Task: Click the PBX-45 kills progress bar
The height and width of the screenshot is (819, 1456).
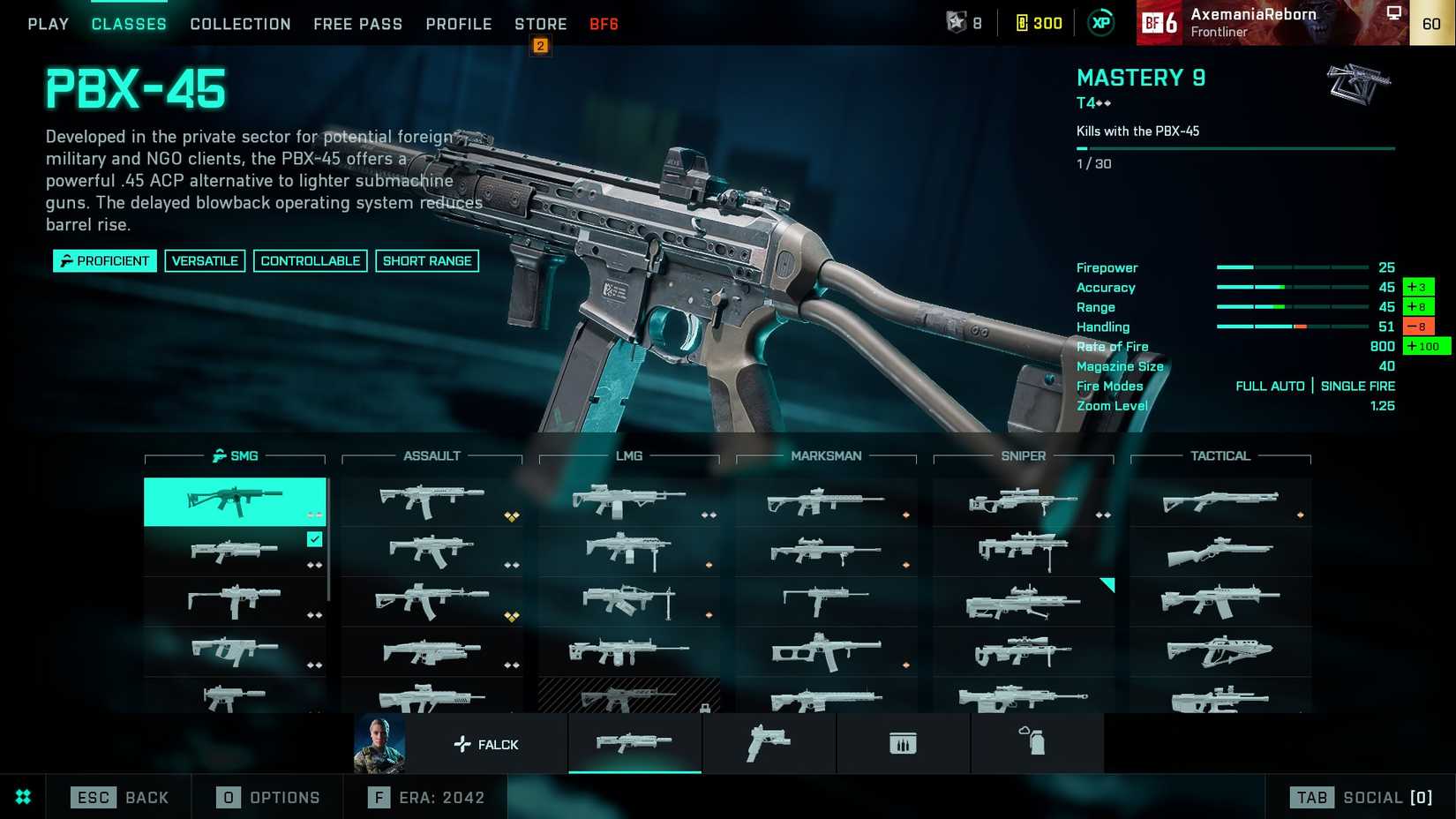Action: tap(1235, 148)
